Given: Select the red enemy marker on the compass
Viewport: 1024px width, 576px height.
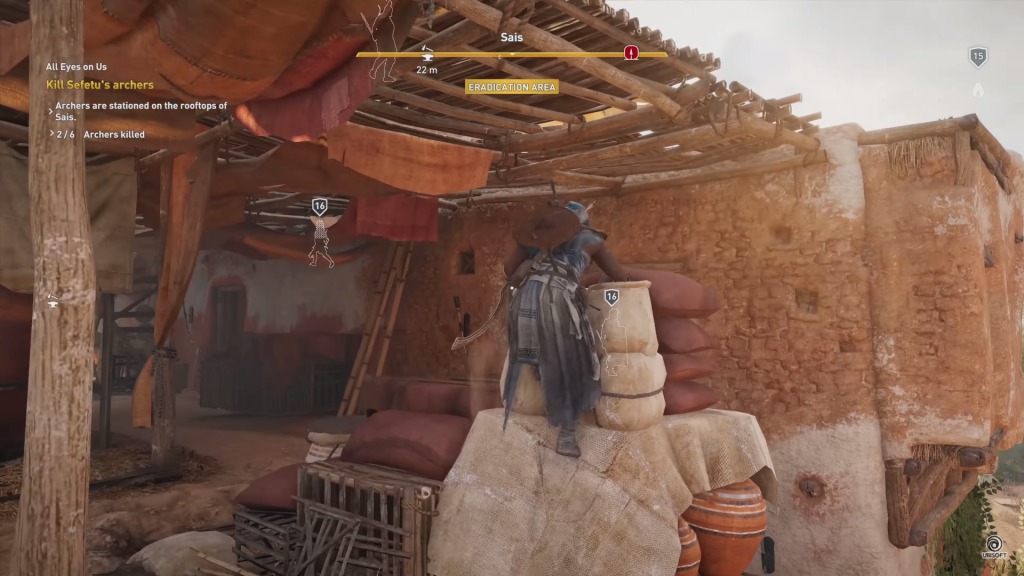Looking at the screenshot, I should tap(631, 53).
